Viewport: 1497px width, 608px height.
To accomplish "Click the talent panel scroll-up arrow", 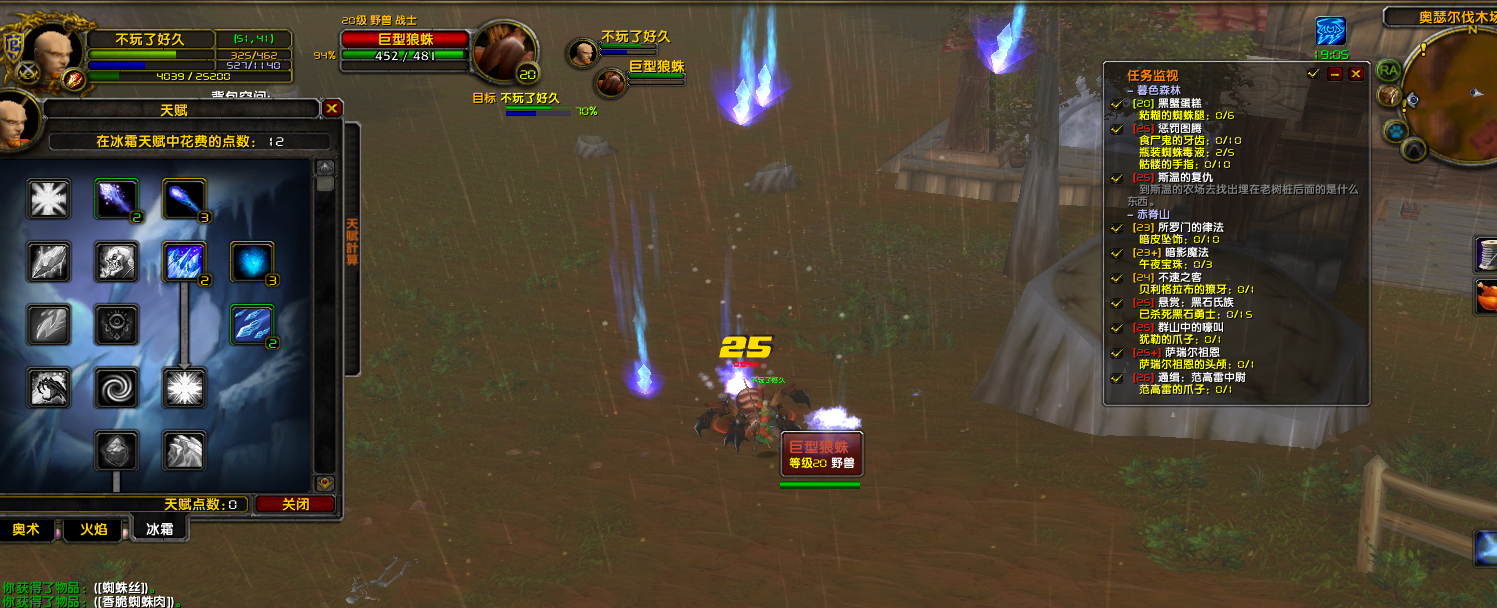I will [325, 167].
